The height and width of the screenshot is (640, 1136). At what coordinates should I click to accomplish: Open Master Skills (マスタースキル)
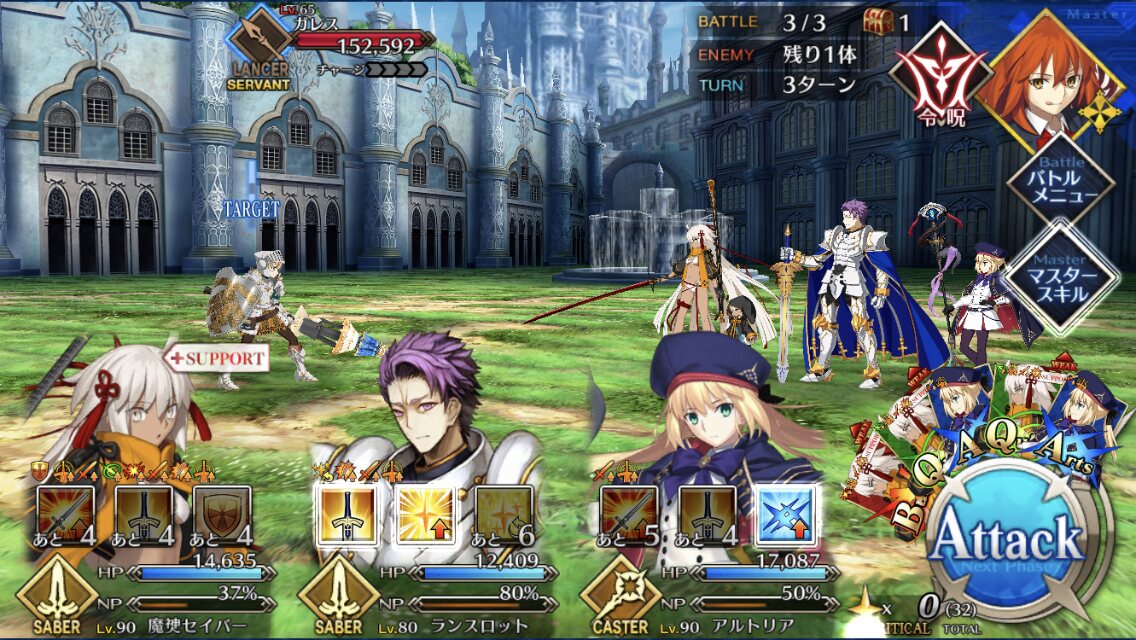point(1062,276)
